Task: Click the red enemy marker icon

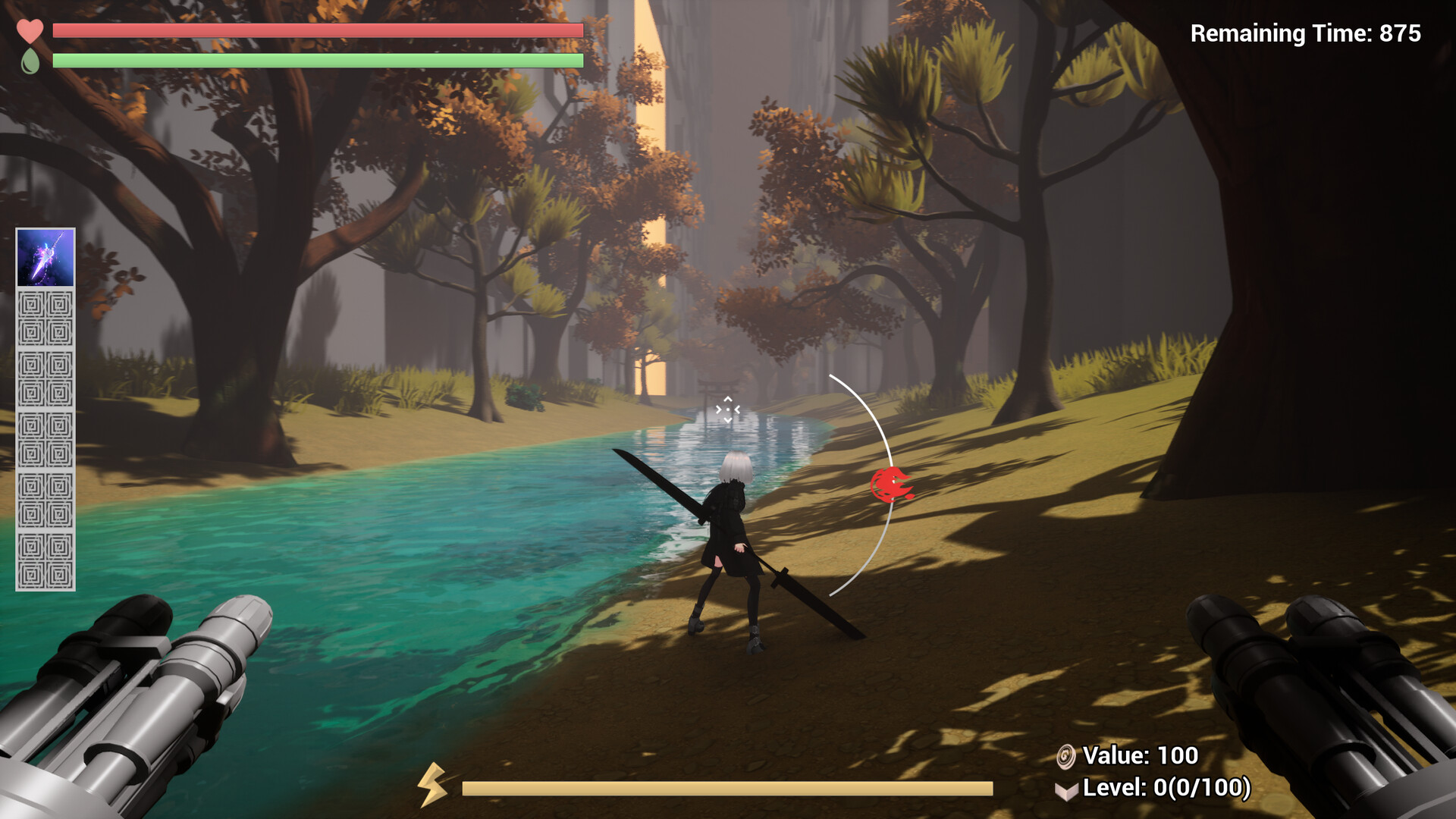Action: (x=892, y=484)
